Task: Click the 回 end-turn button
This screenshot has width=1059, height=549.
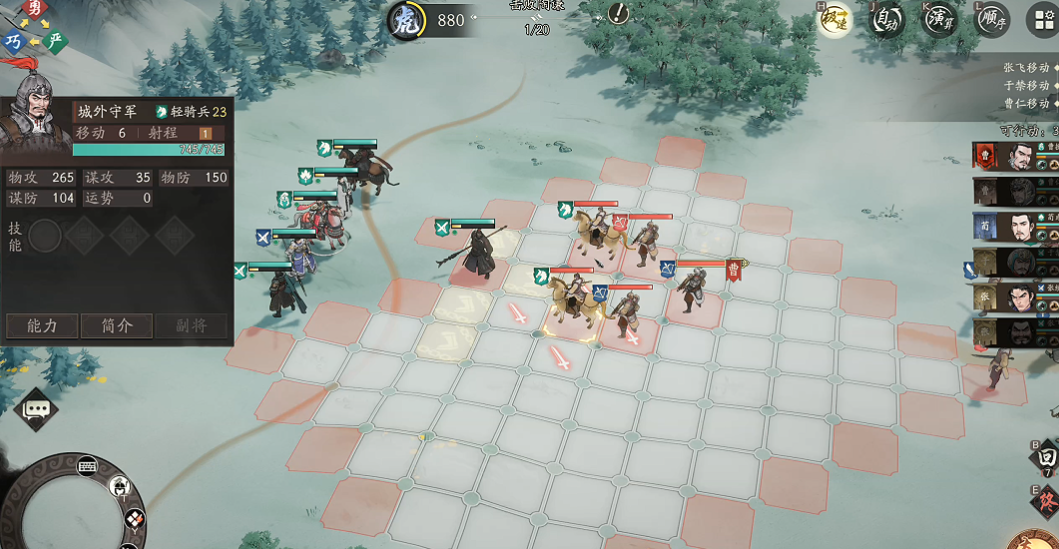Action: point(1045,457)
